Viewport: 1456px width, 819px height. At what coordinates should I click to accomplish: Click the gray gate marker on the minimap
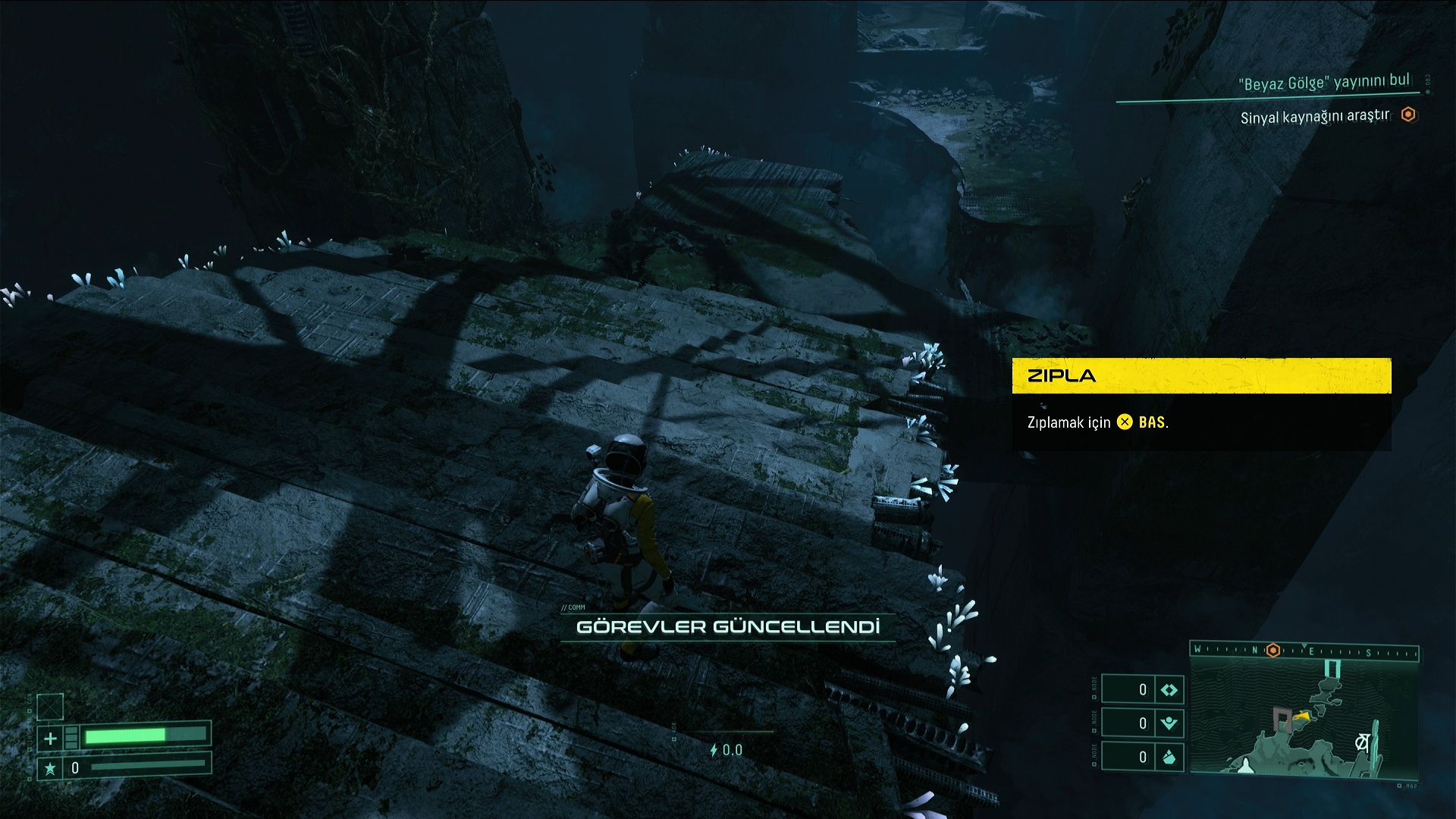point(1282,718)
